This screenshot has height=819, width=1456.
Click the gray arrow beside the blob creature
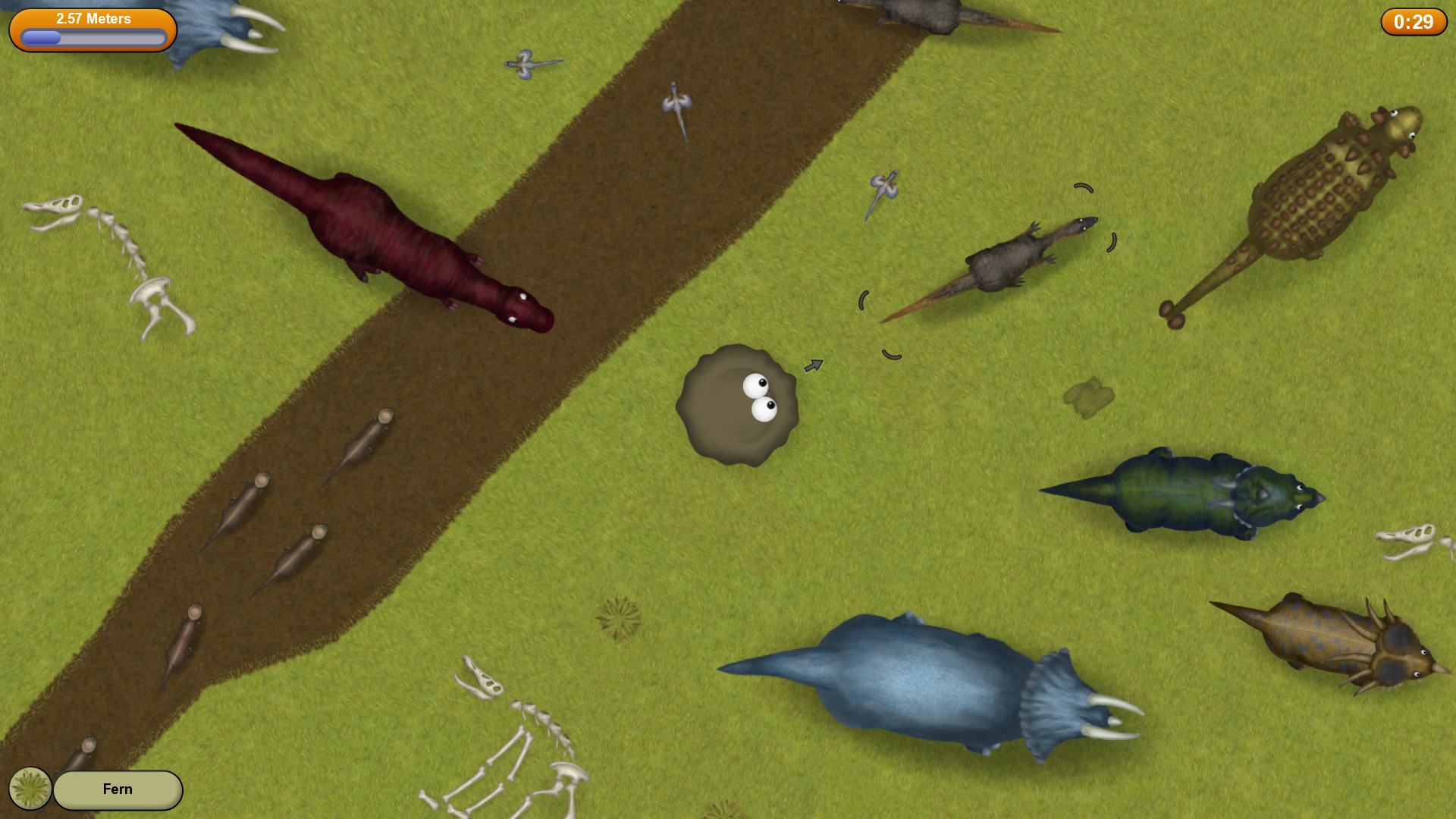point(814,366)
